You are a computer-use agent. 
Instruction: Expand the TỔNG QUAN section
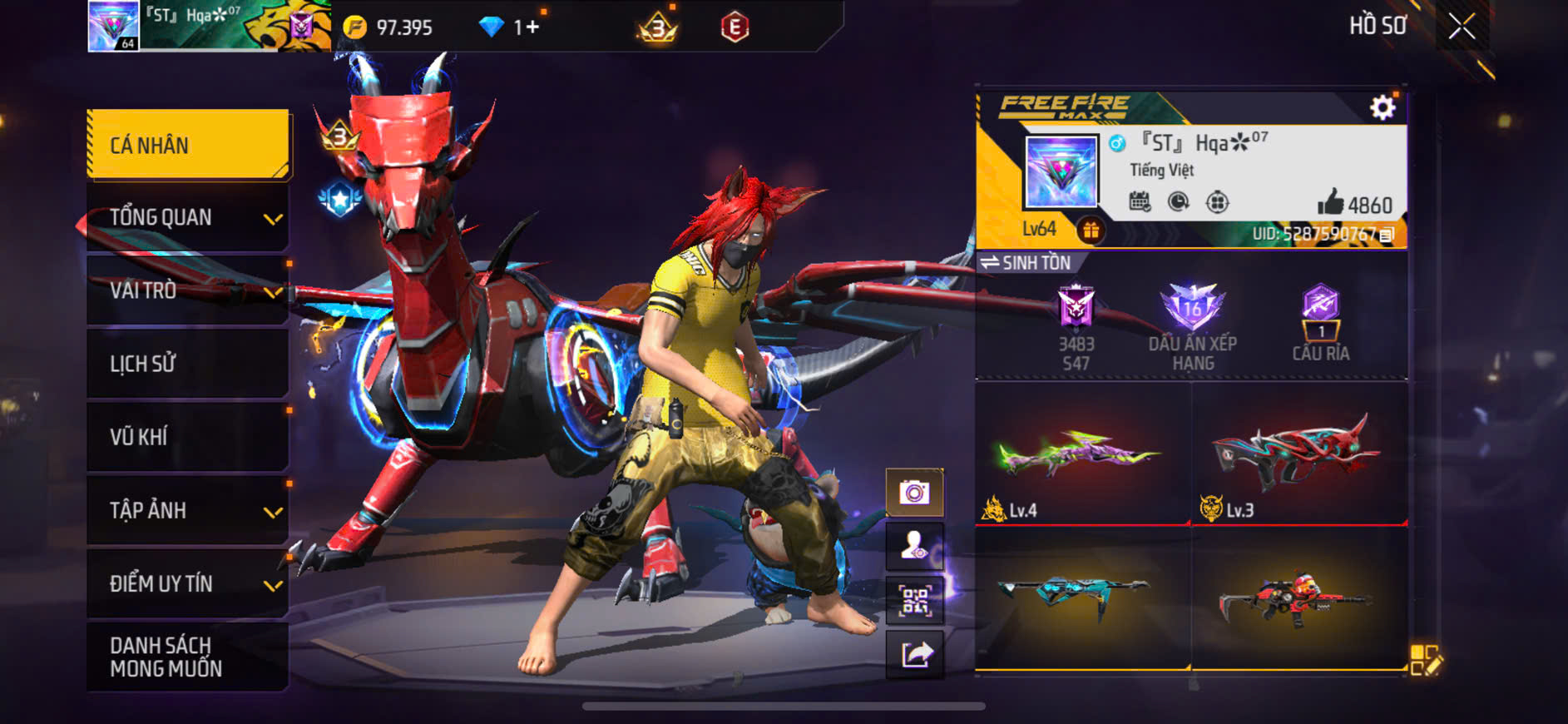(x=188, y=218)
